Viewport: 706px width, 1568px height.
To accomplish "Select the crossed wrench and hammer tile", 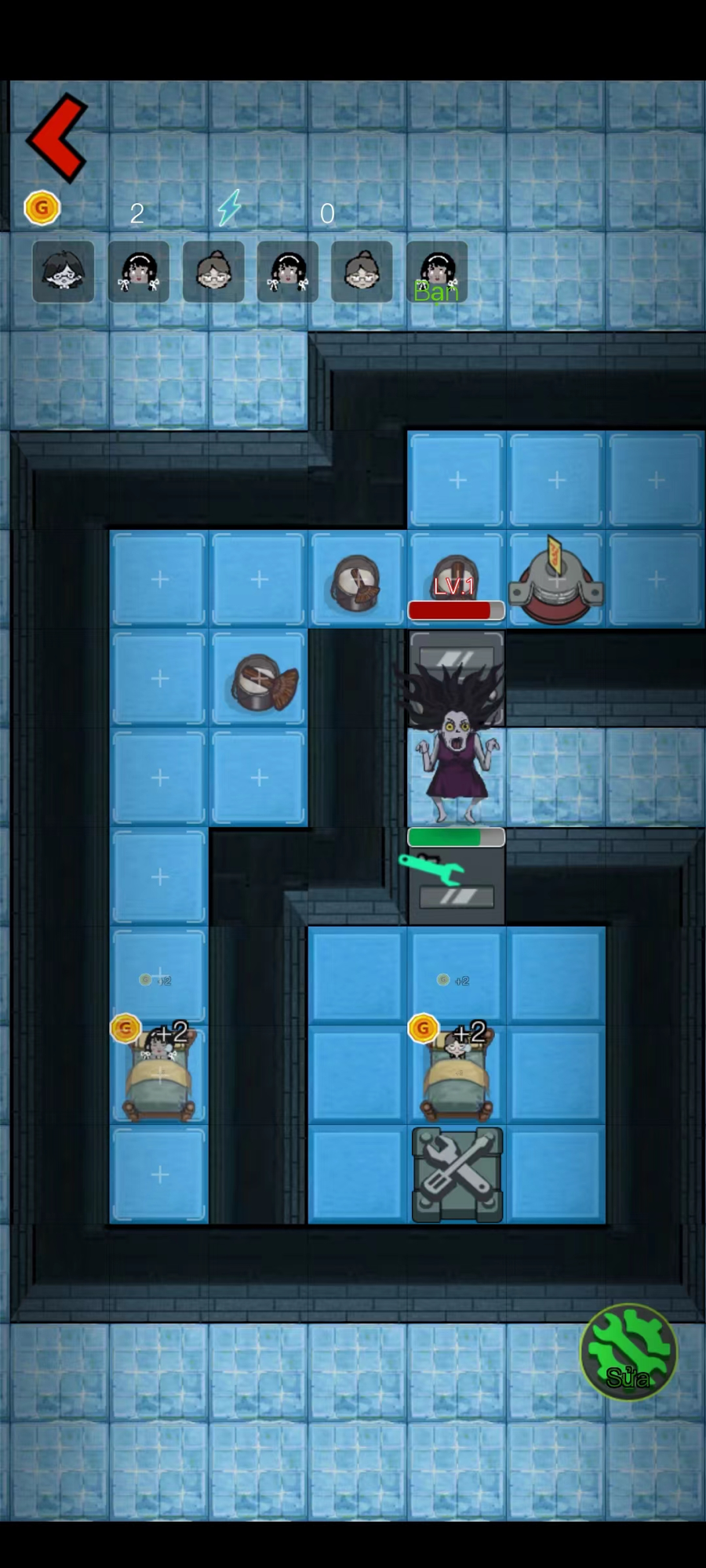I will click(x=457, y=1174).
